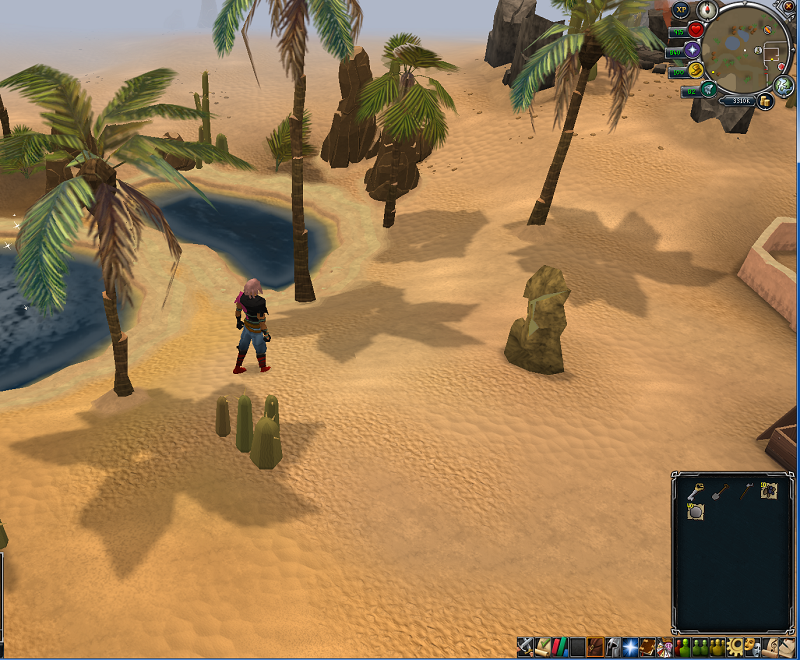Click the red heart hitpoints orb
The image size is (800, 660).
click(695, 30)
